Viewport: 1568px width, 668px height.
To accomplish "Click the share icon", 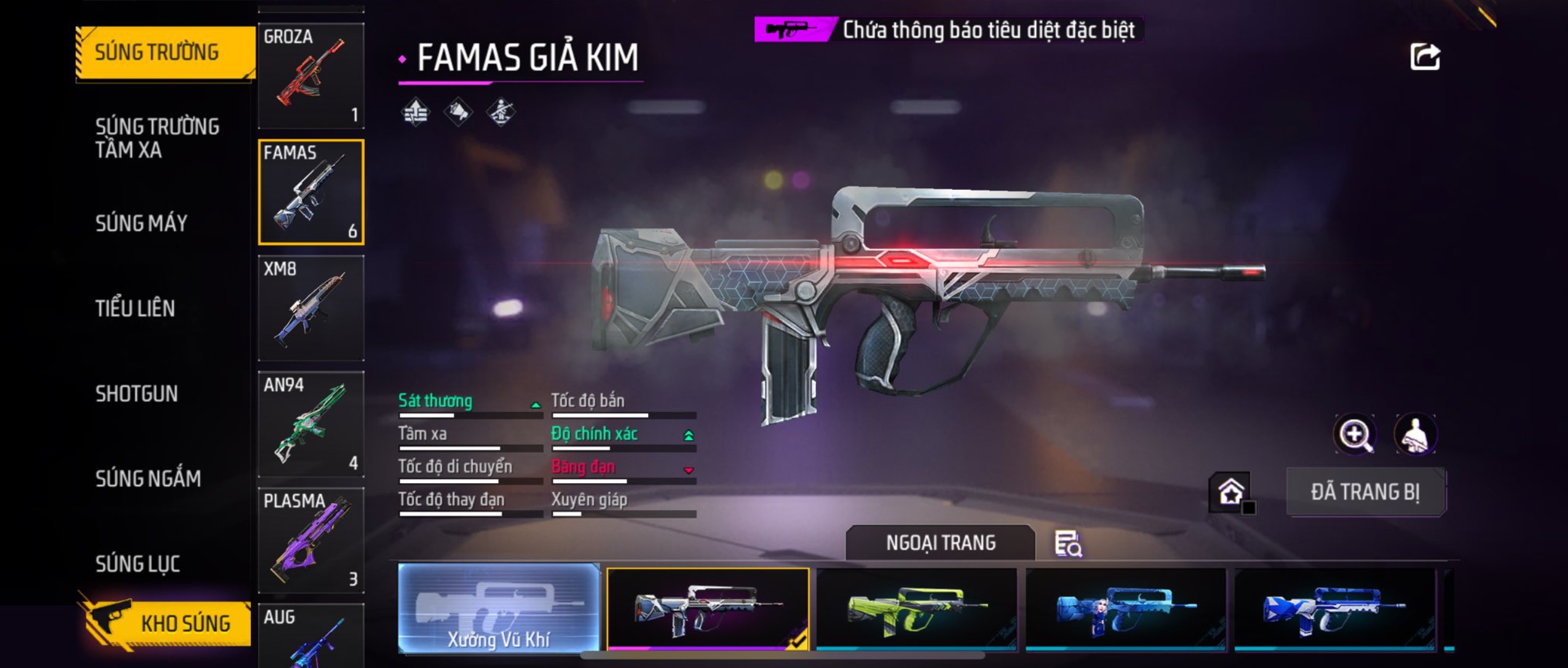I will click(x=1425, y=57).
